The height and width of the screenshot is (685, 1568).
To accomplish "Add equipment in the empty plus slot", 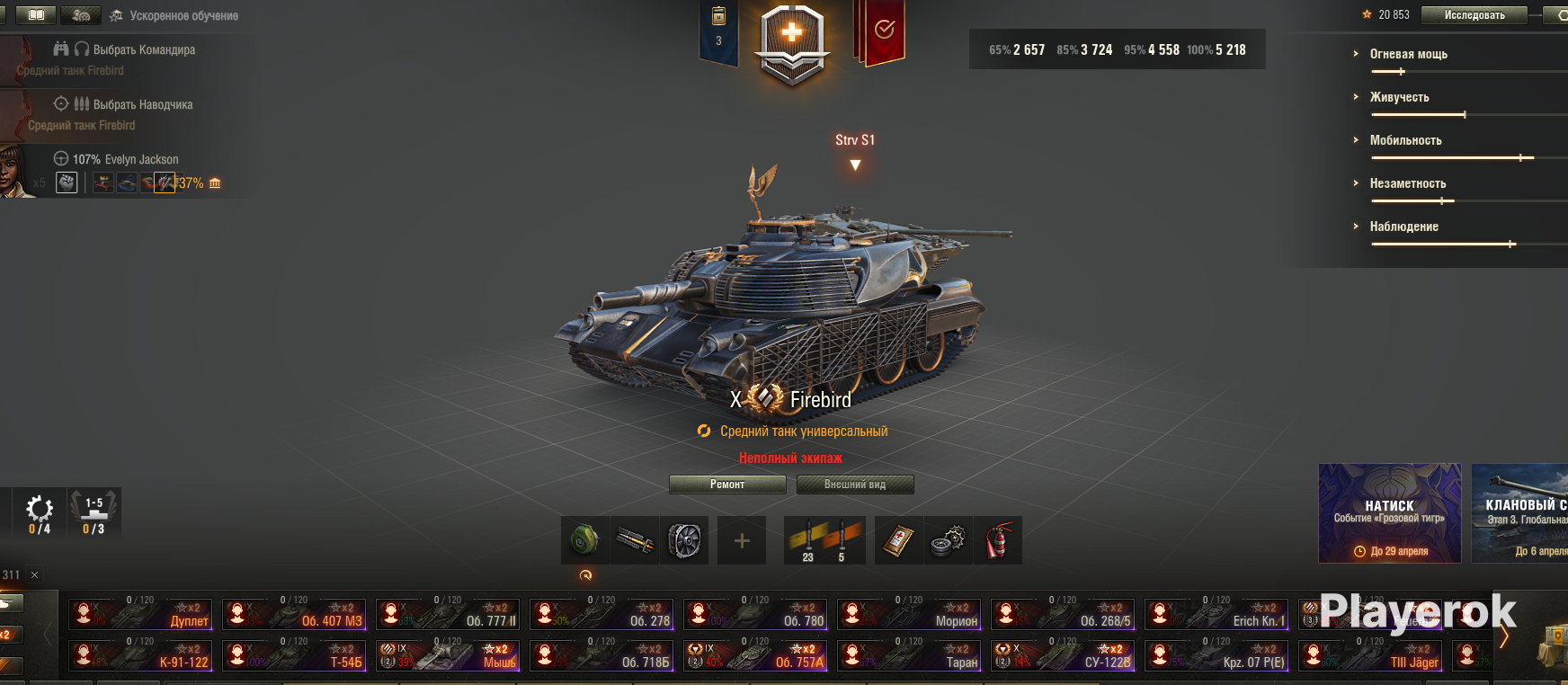I will pyautogui.click(x=742, y=540).
